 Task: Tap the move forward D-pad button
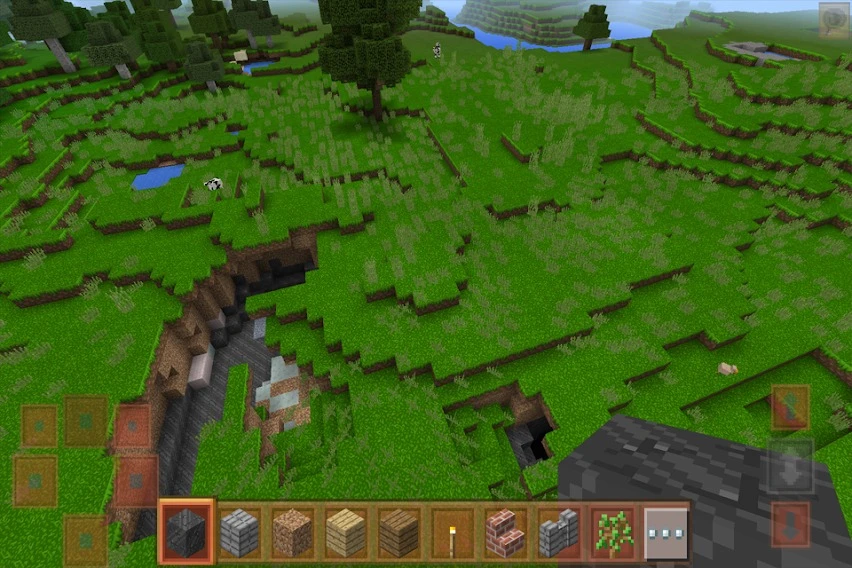click(86, 421)
